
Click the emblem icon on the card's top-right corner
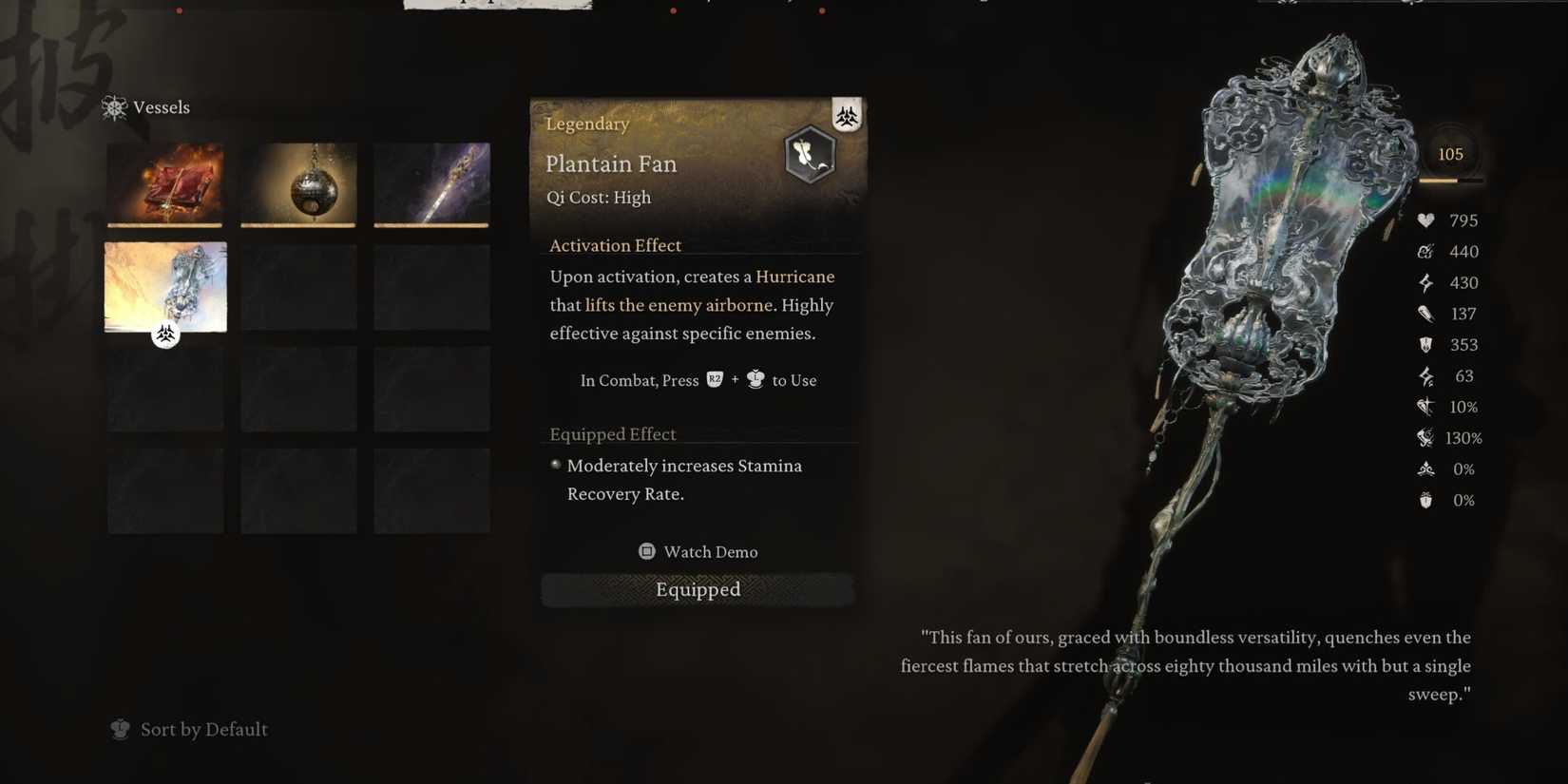coord(846,115)
